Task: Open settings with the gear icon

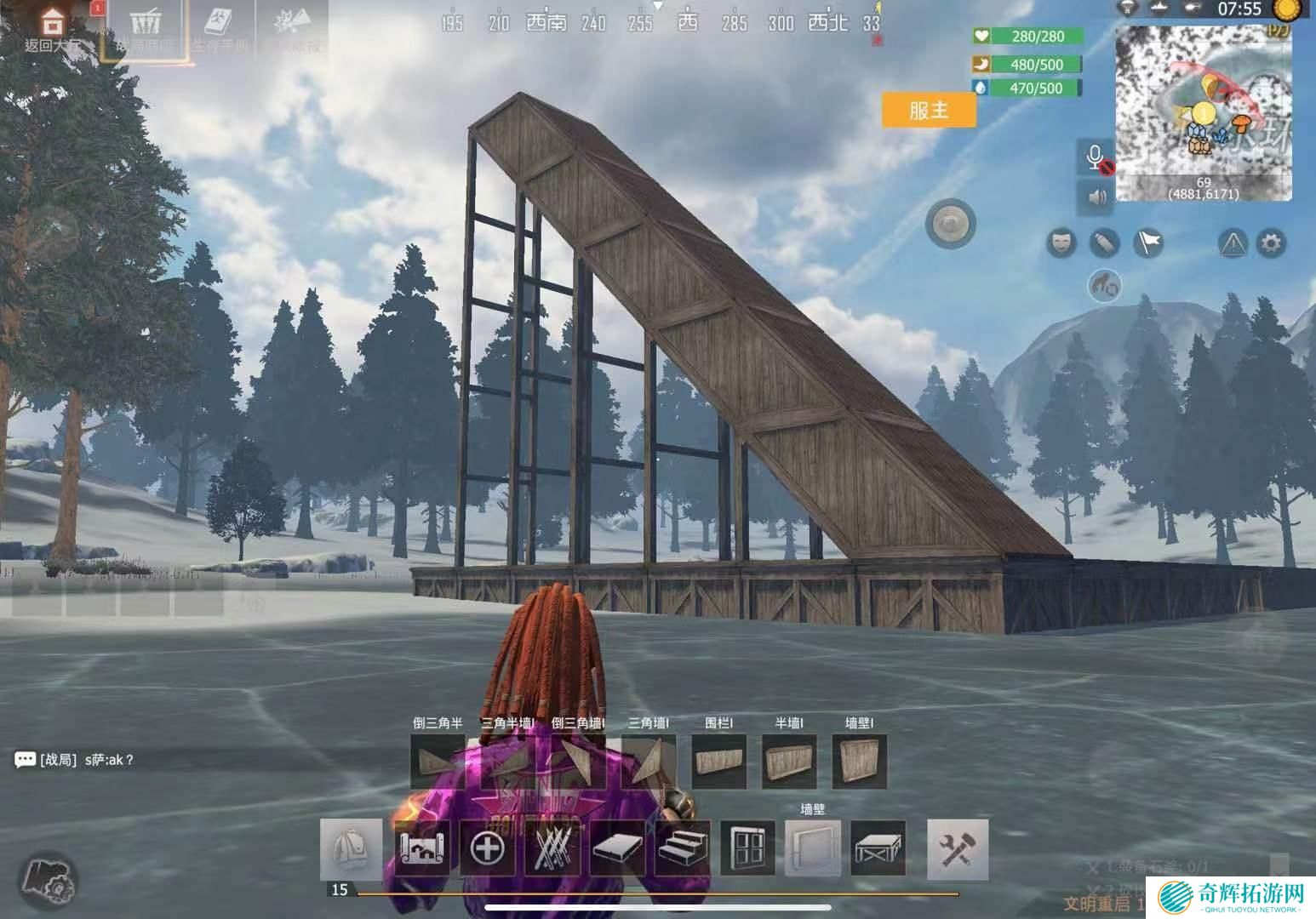Action: (1271, 244)
